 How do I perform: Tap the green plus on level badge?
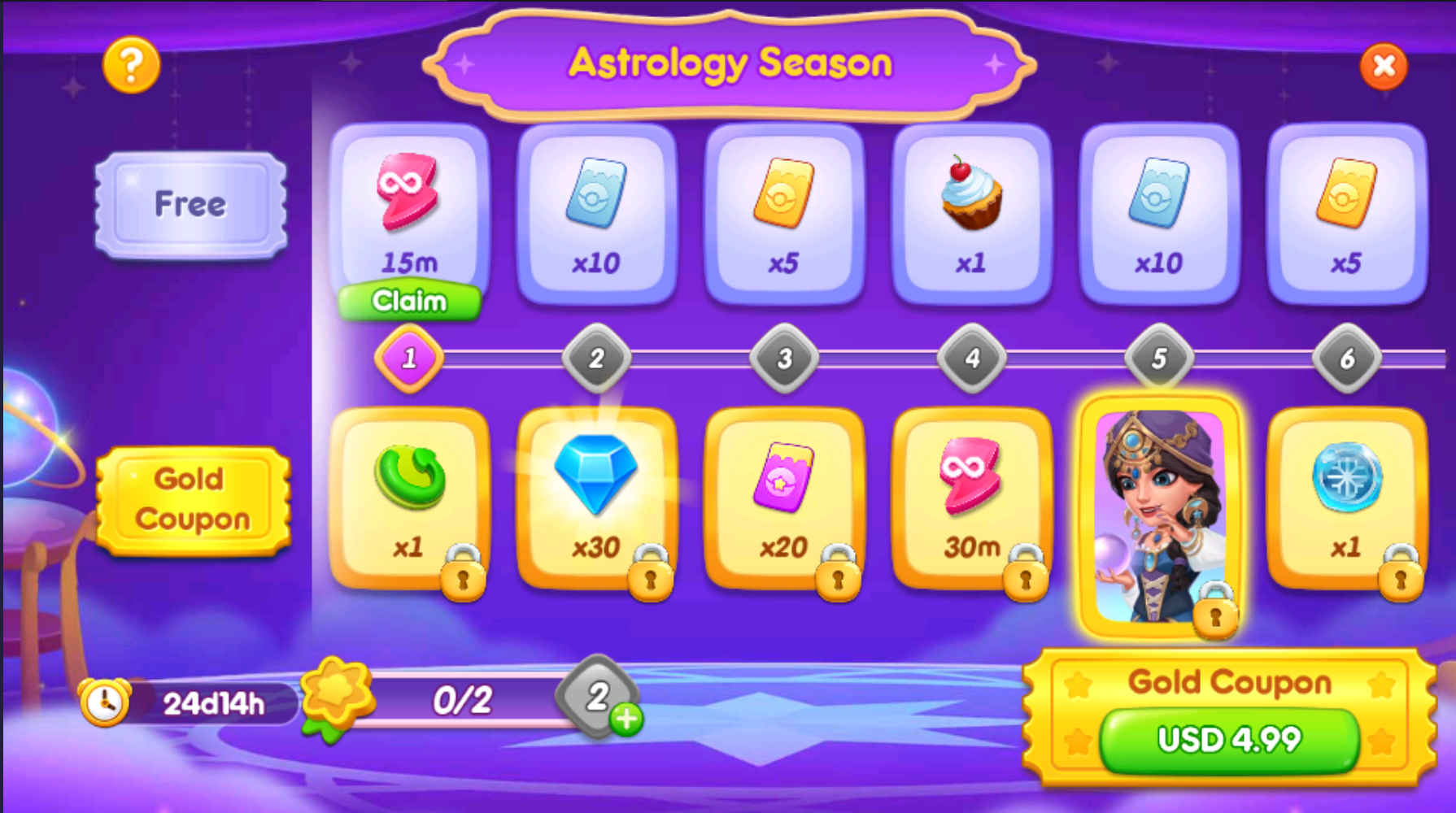tap(626, 719)
